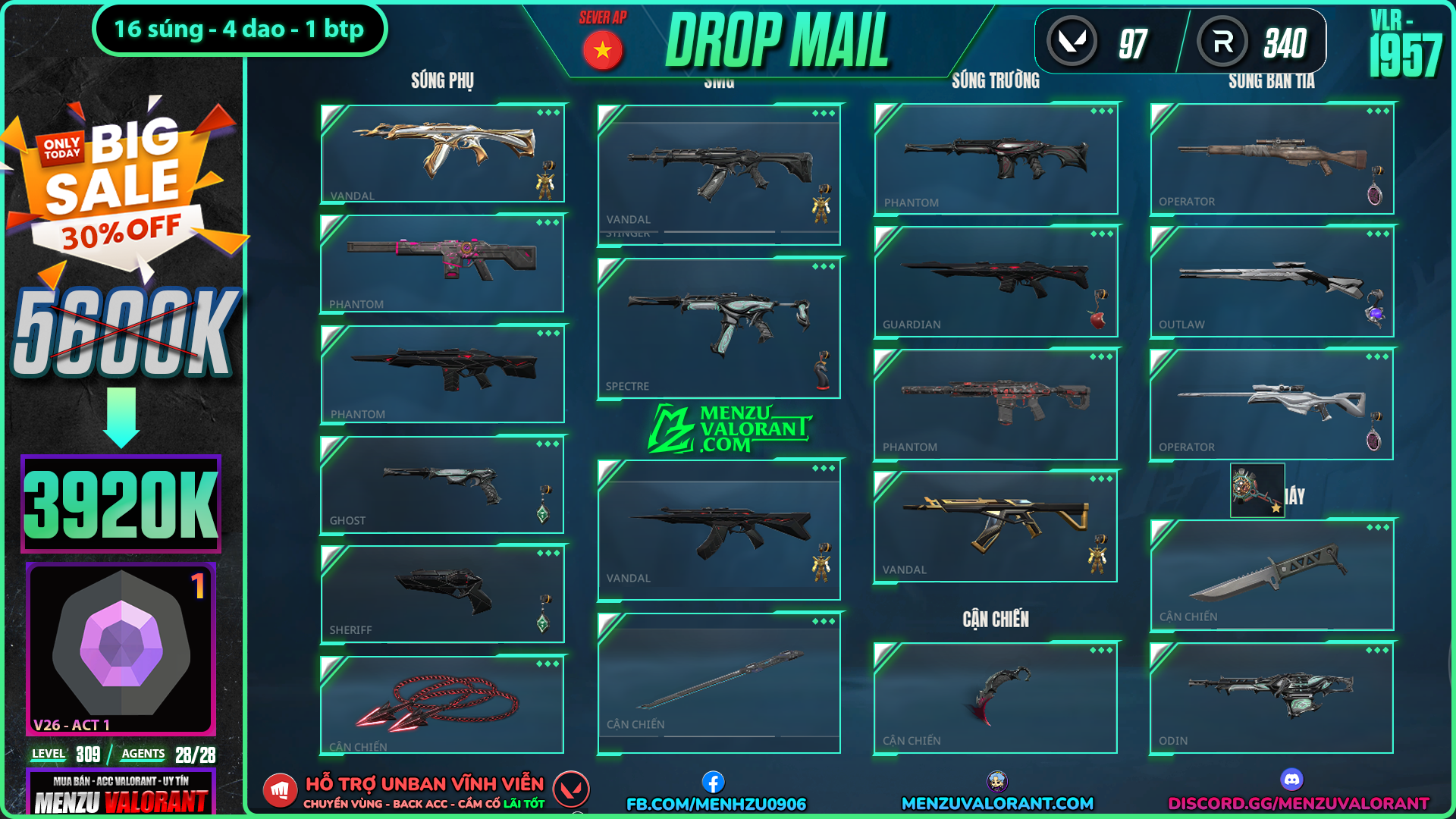Open the Discord icon link

point(1291,779)
